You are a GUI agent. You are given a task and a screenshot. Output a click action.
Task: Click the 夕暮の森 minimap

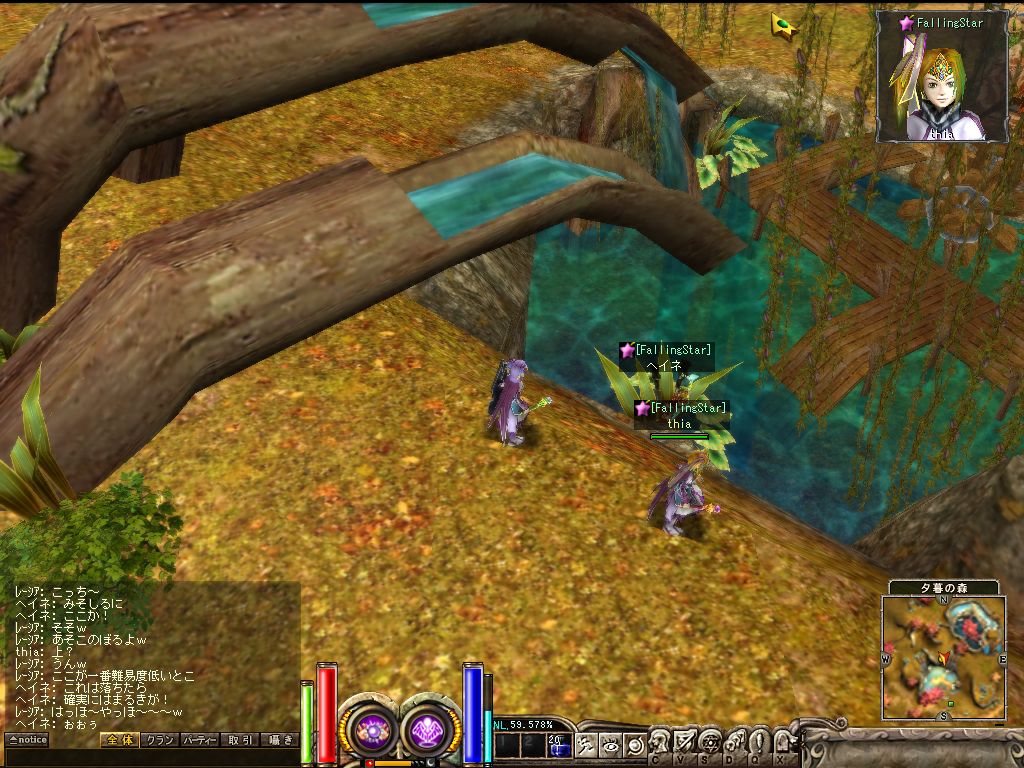(944, 657)
